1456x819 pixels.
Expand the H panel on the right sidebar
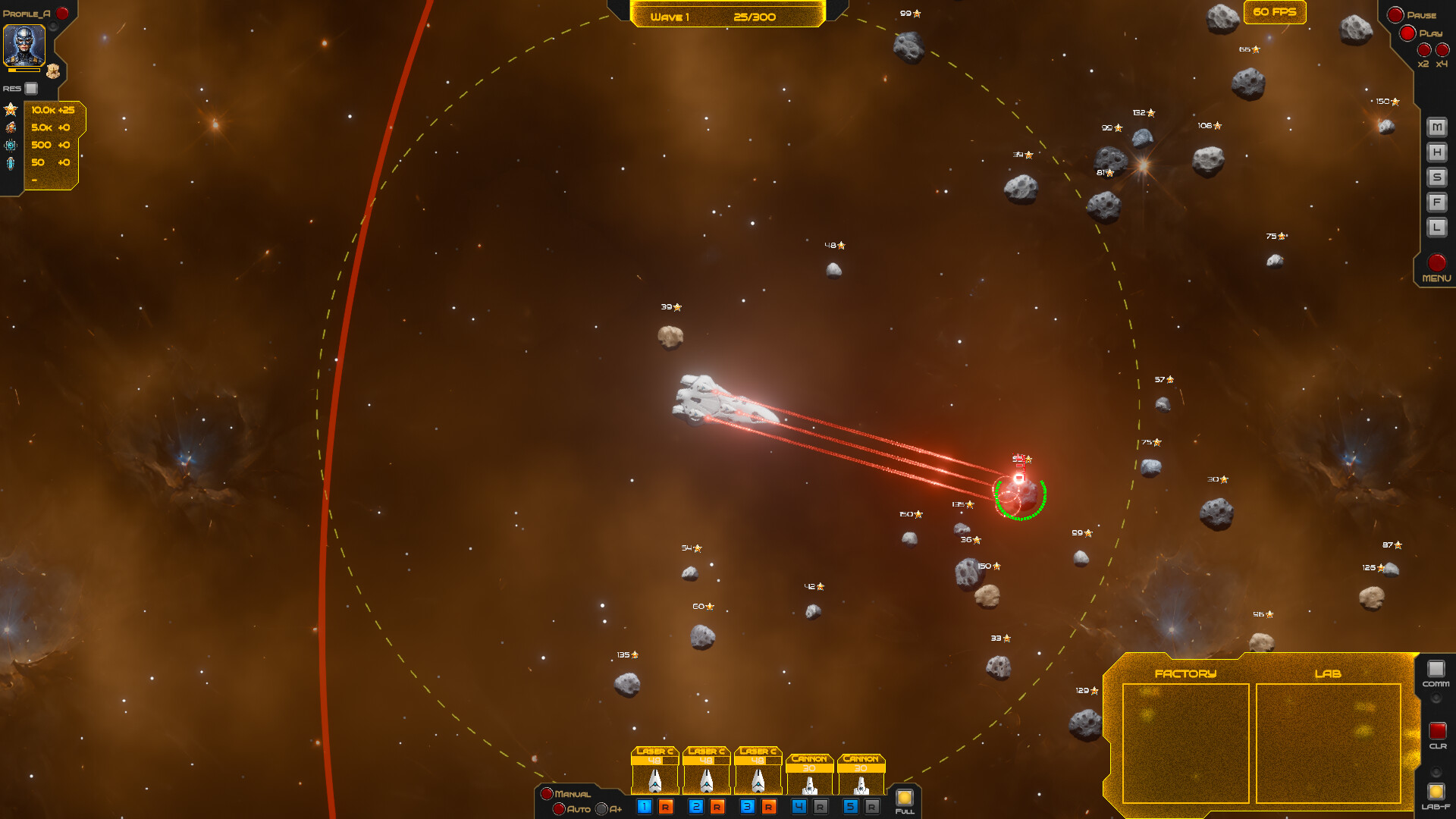(x=1436, y=152)
